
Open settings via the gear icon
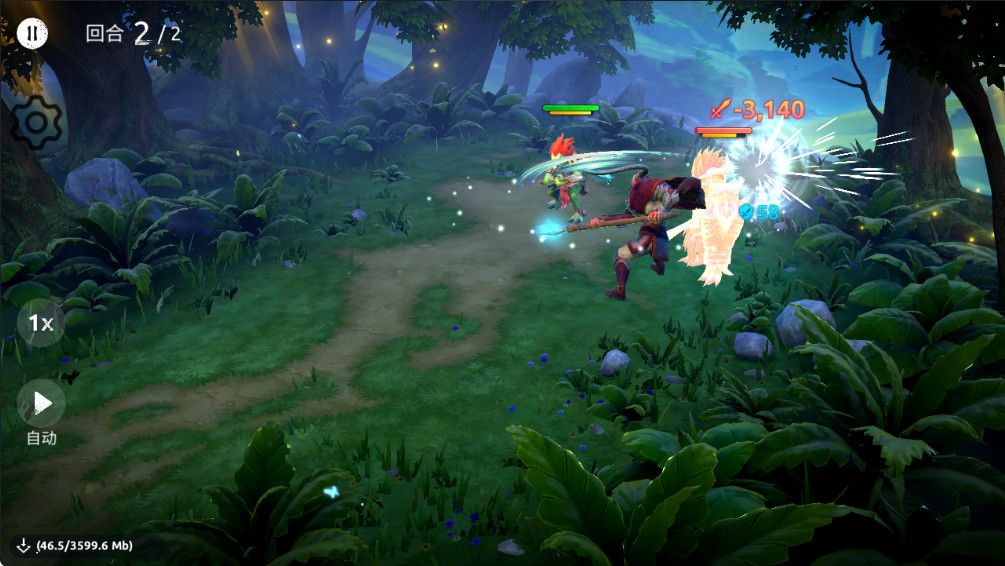pos(38,124)
